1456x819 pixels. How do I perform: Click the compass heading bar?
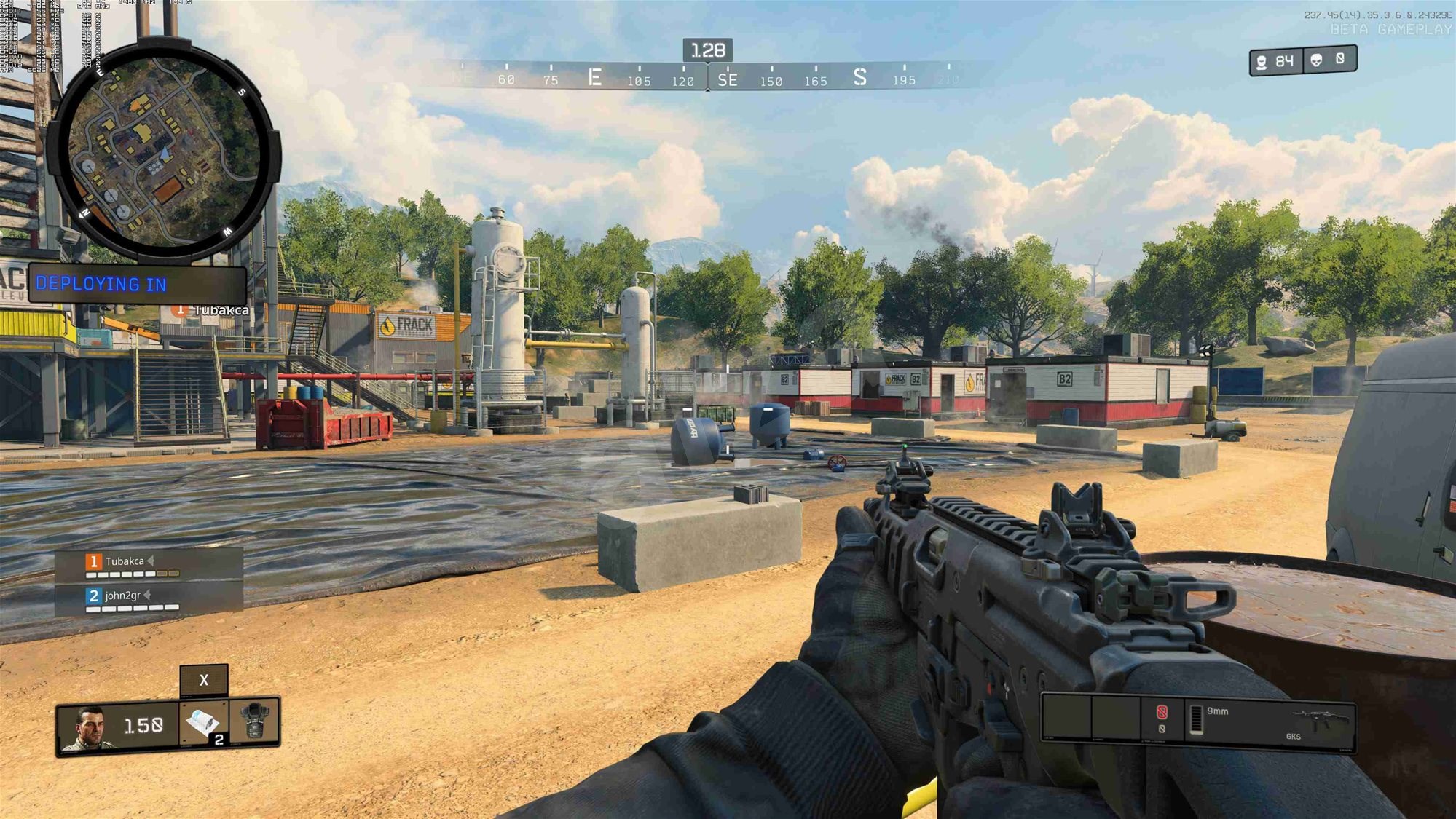[x=707, y=76]
